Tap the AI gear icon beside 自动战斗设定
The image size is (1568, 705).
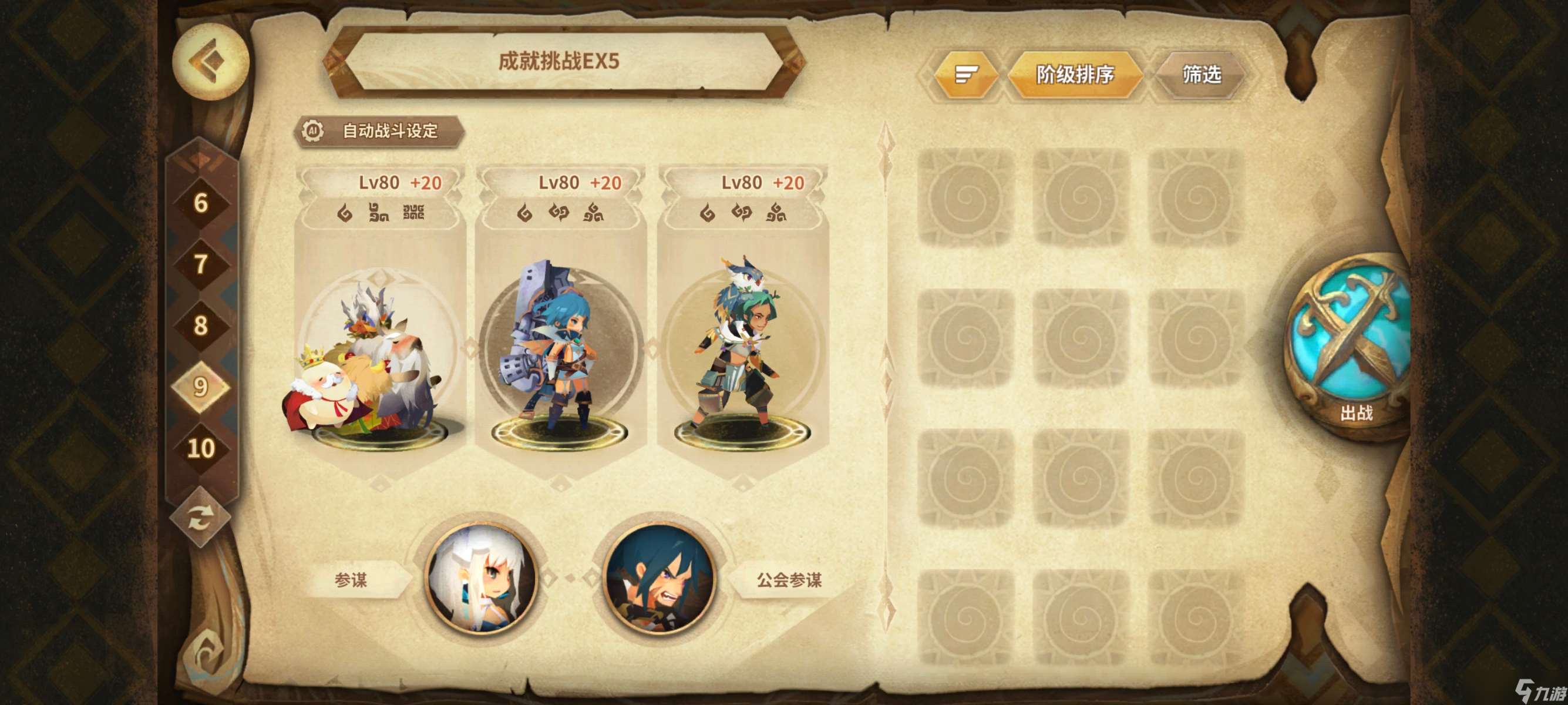312,130
